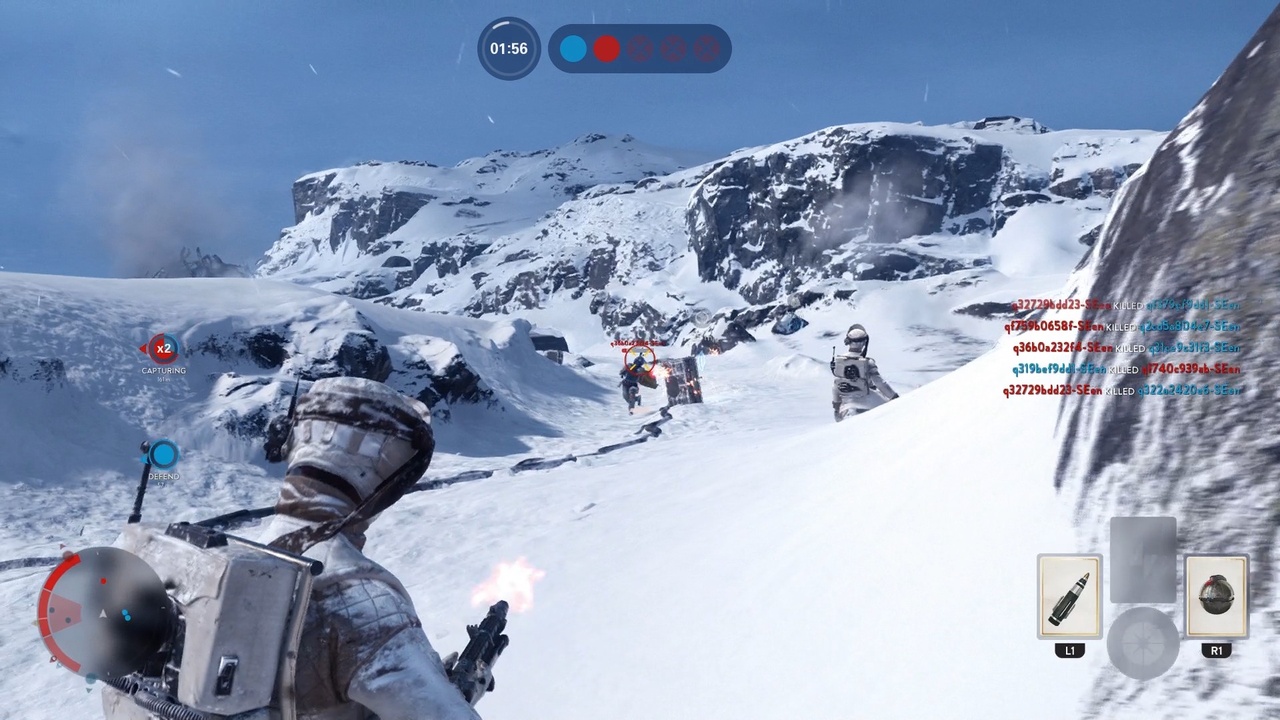The height and width of the screenshot is (720, 1280).
Task: Select the greyed-out center star card
Action: (1143, 559)
